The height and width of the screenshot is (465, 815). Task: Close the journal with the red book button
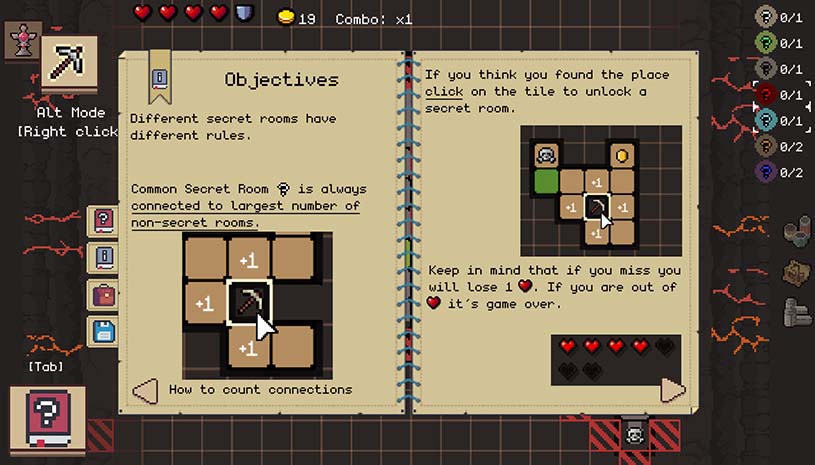coord(47,418)
